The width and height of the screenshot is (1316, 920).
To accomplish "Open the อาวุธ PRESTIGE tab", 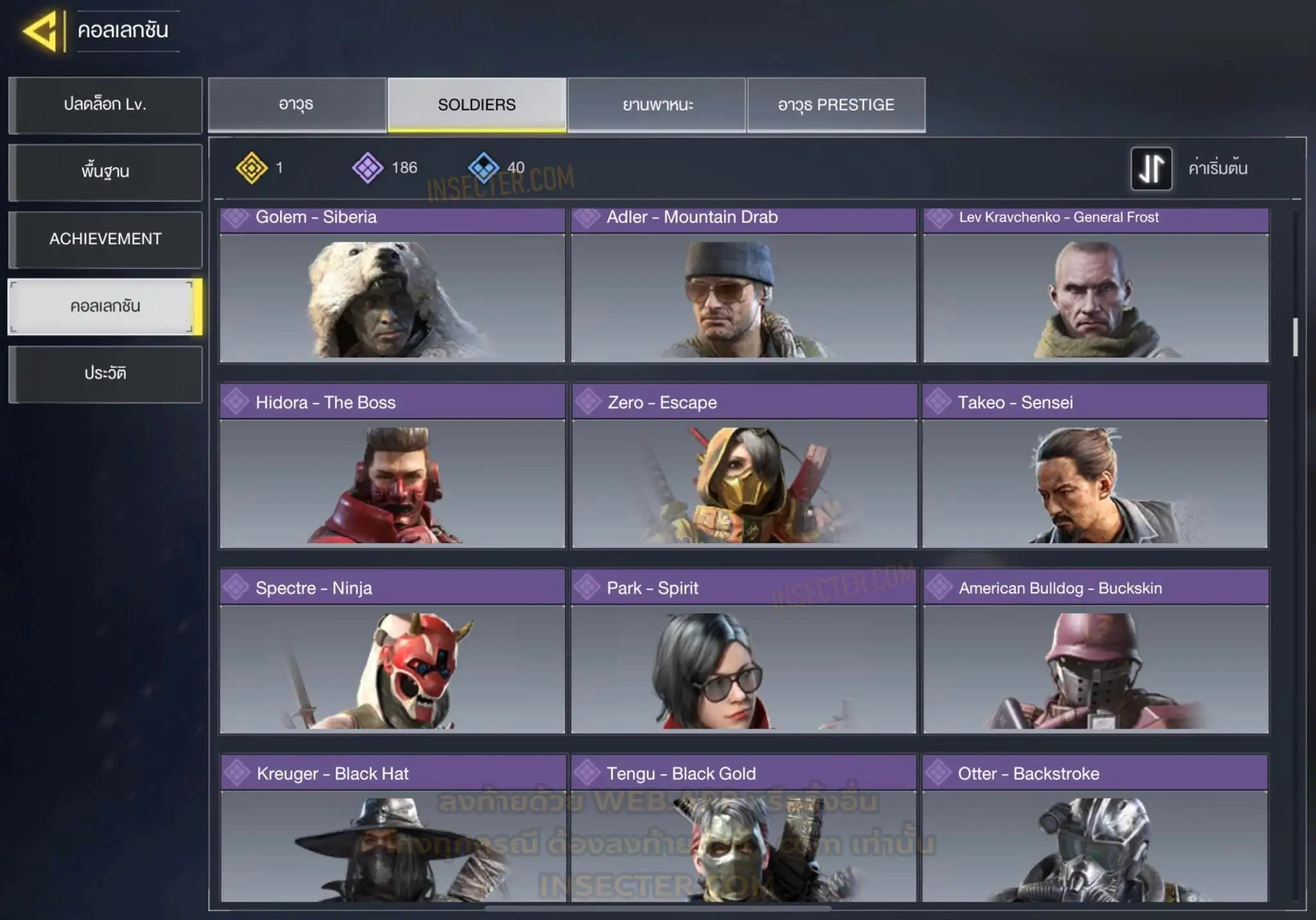I will (x=836, y=105).
